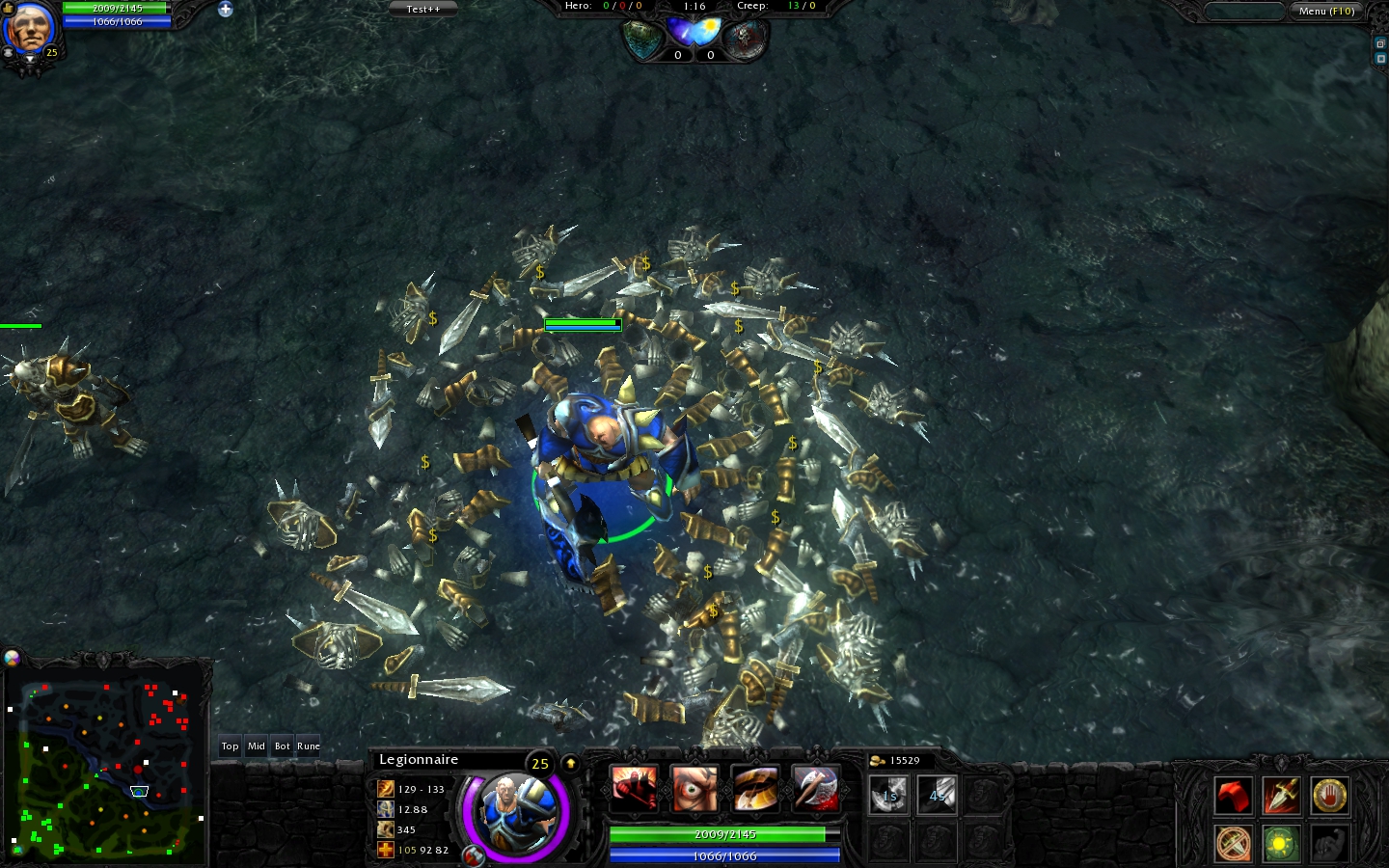
Task: Cast the Whirling Blade ability
Action: tap(755, 788)
